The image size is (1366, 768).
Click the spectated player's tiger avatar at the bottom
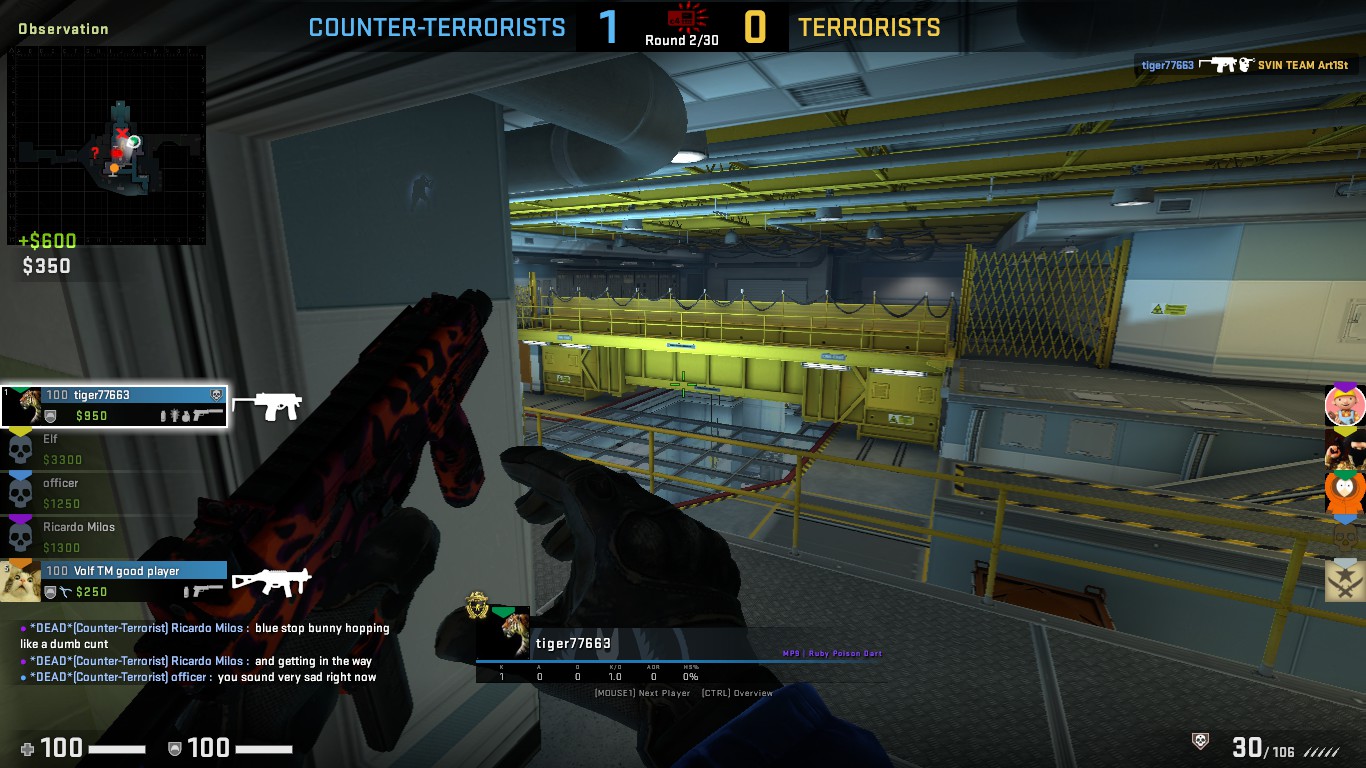(x=516, y=632)
